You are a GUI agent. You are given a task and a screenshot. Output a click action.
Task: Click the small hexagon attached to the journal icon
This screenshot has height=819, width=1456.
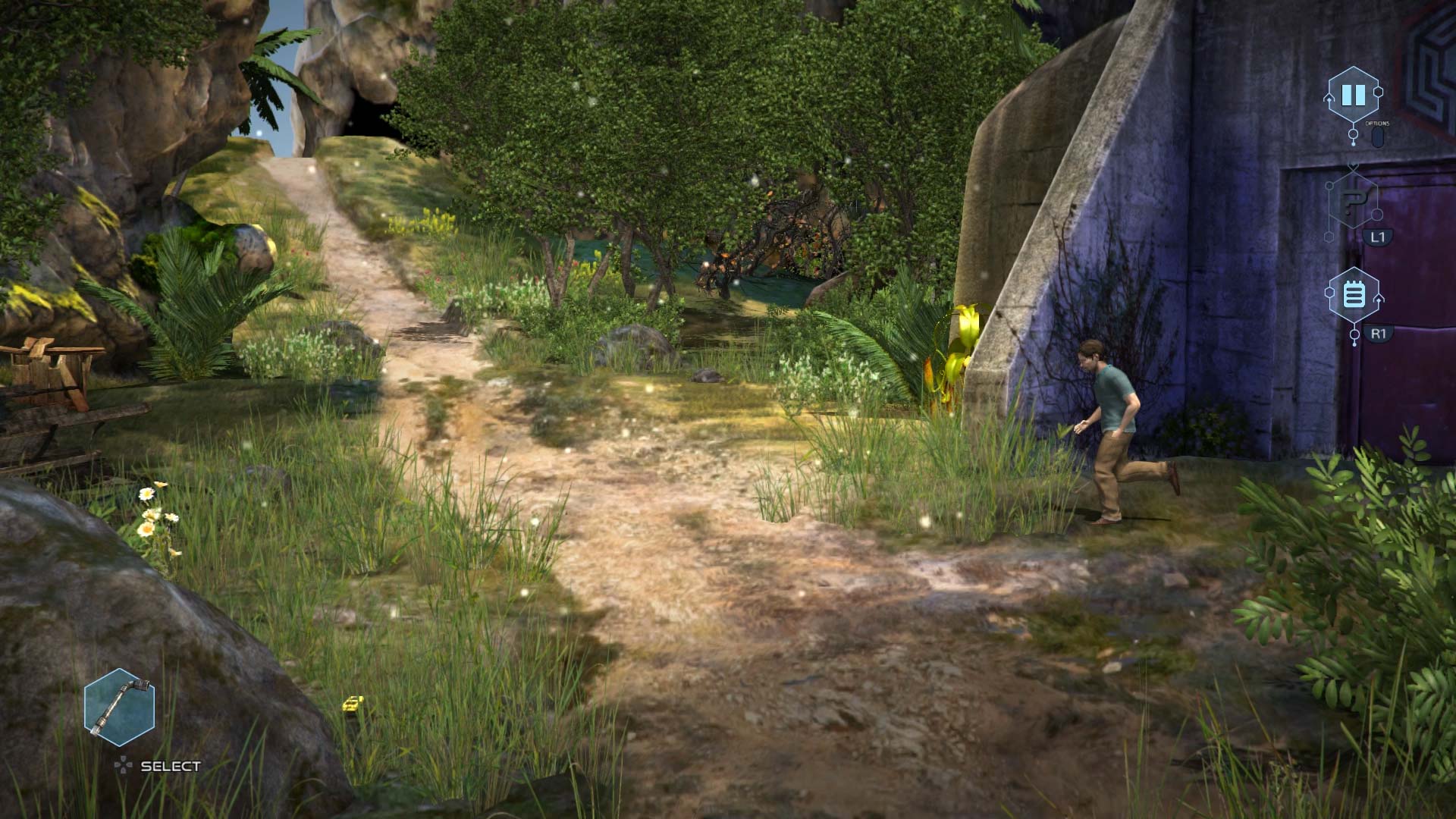pyautogui.click(x=1329, y=292)
